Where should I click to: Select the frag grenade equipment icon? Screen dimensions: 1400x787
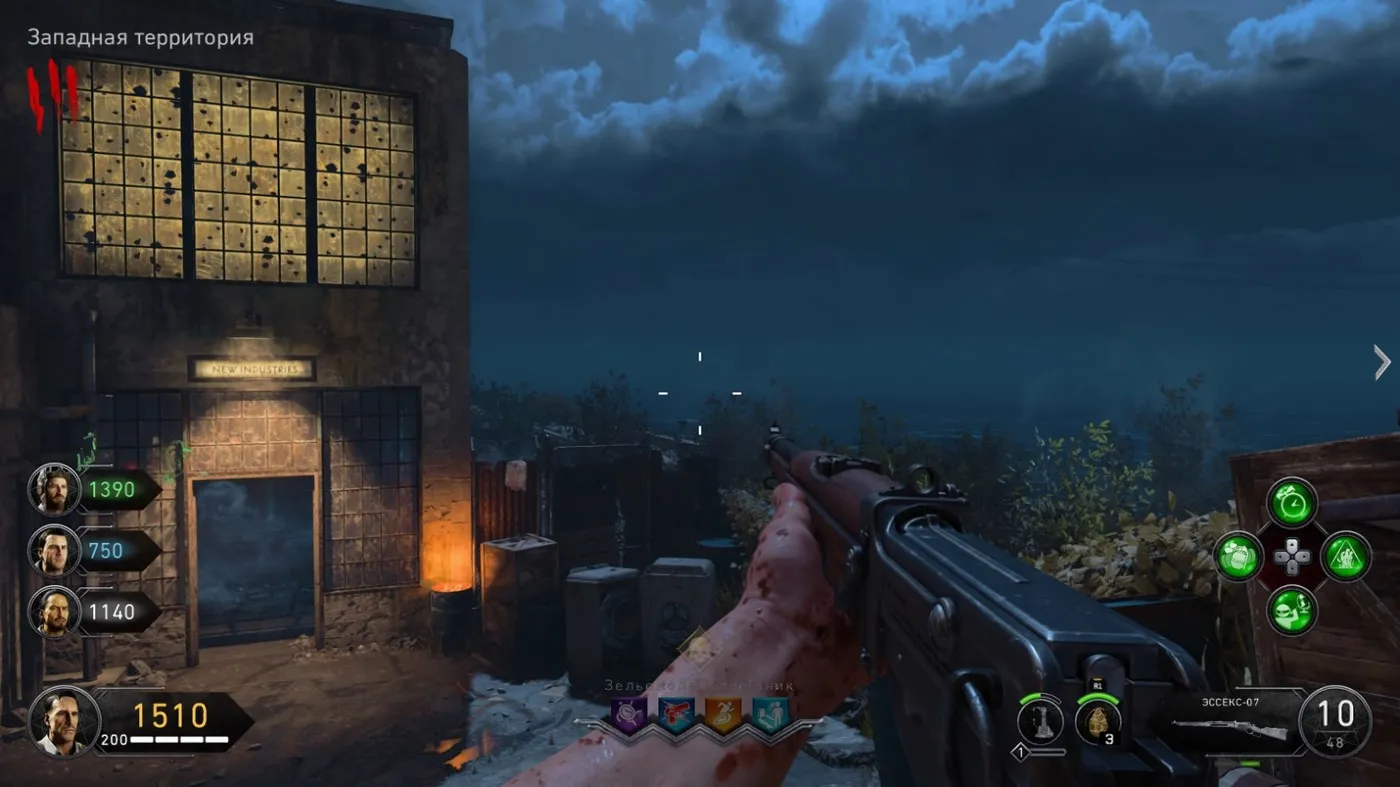coord(1097,721)
